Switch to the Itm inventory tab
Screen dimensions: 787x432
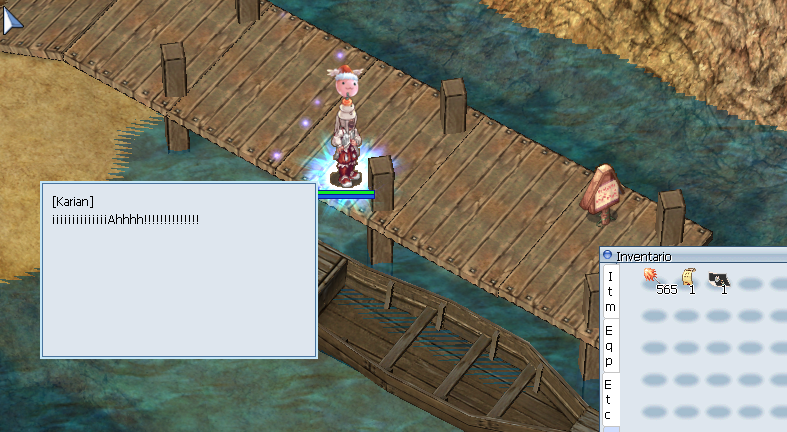tap(610, 292)
